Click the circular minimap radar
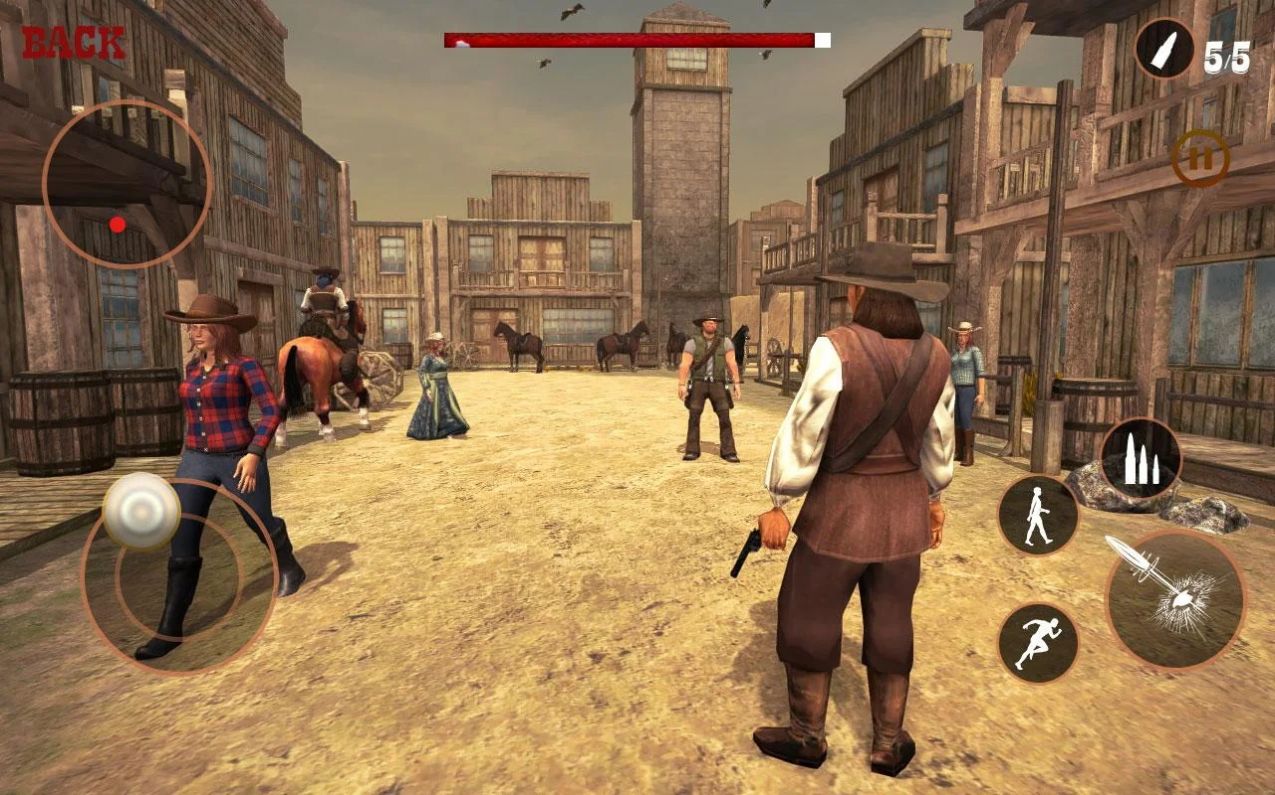 (127, 184)
